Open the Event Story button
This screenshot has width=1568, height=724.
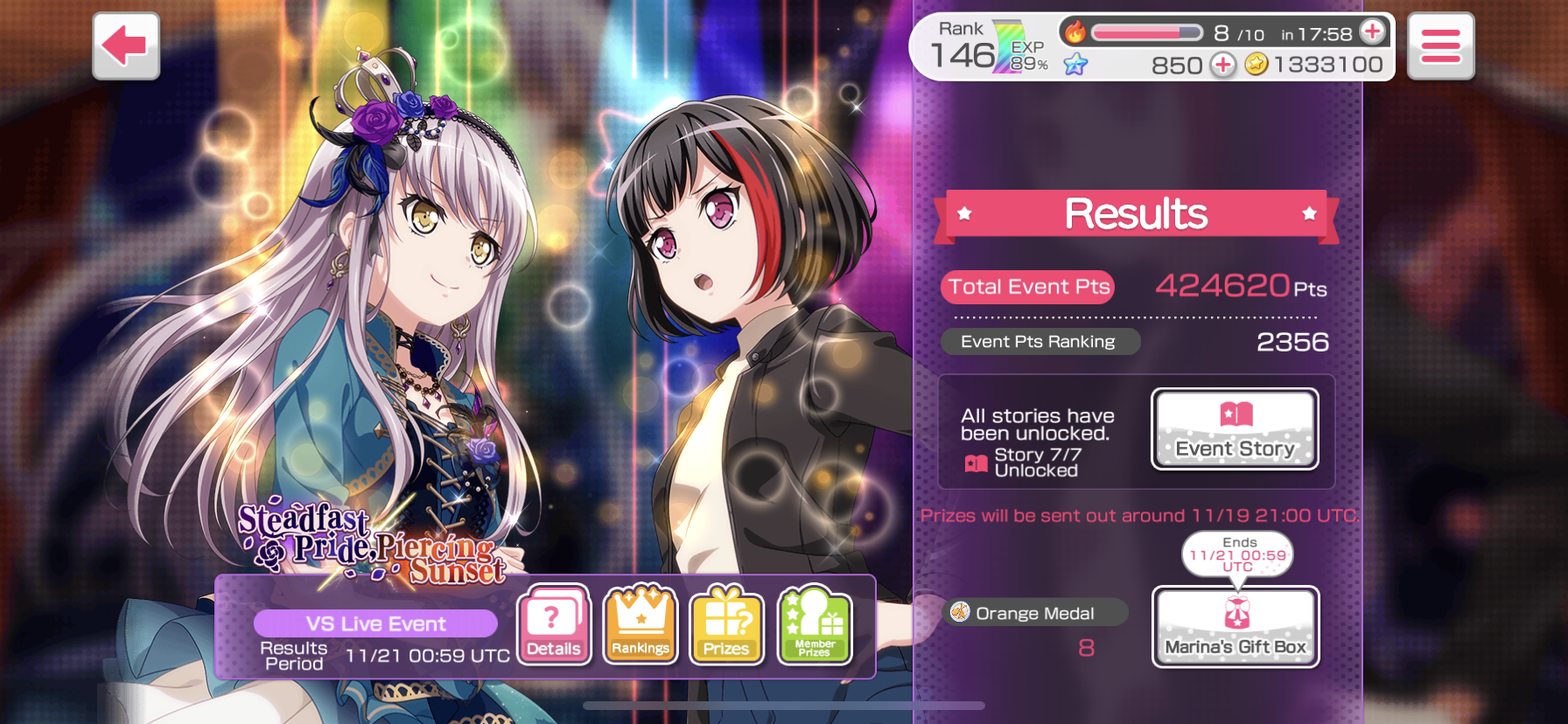(x=1235, y=429)
